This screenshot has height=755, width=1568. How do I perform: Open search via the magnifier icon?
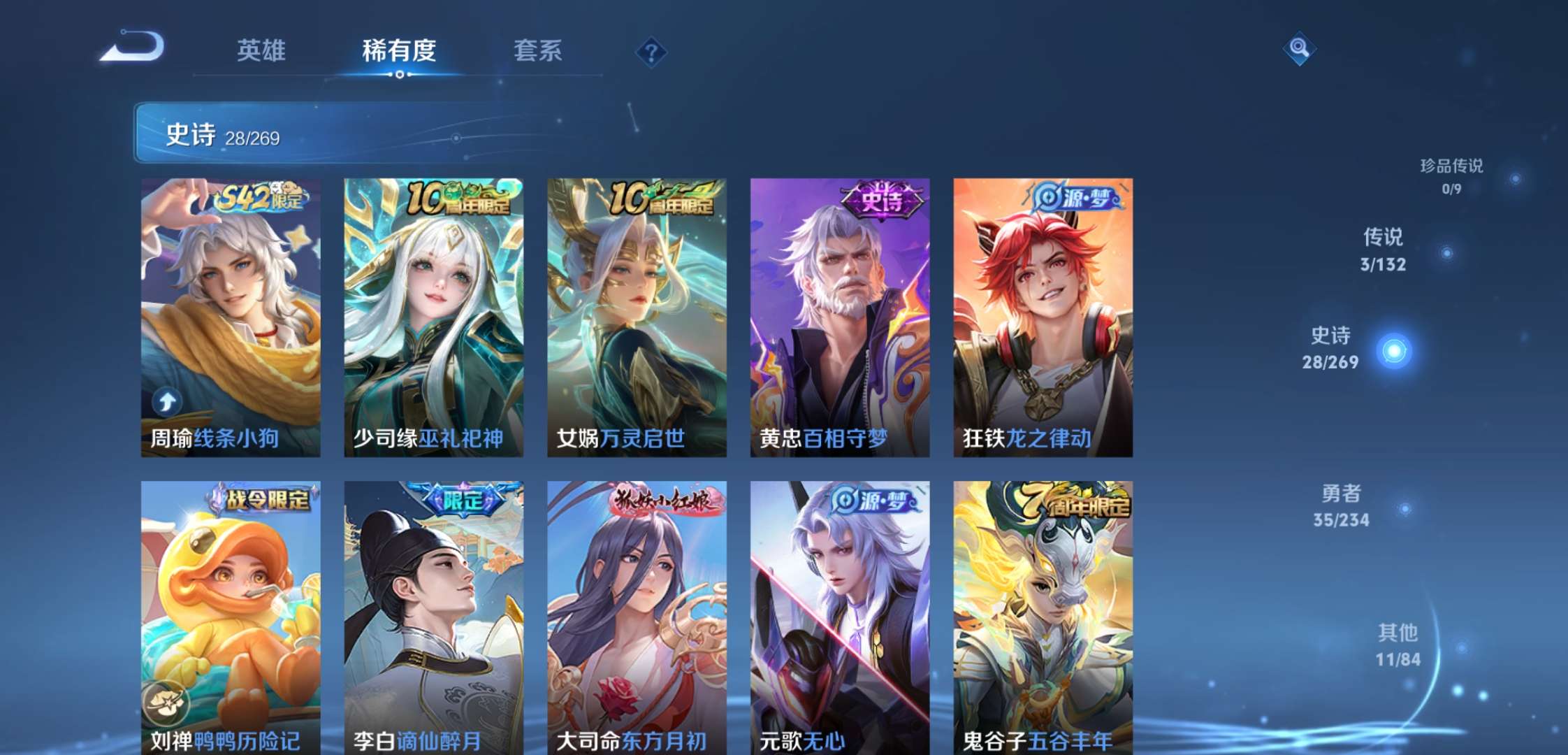coord(1300,48)
